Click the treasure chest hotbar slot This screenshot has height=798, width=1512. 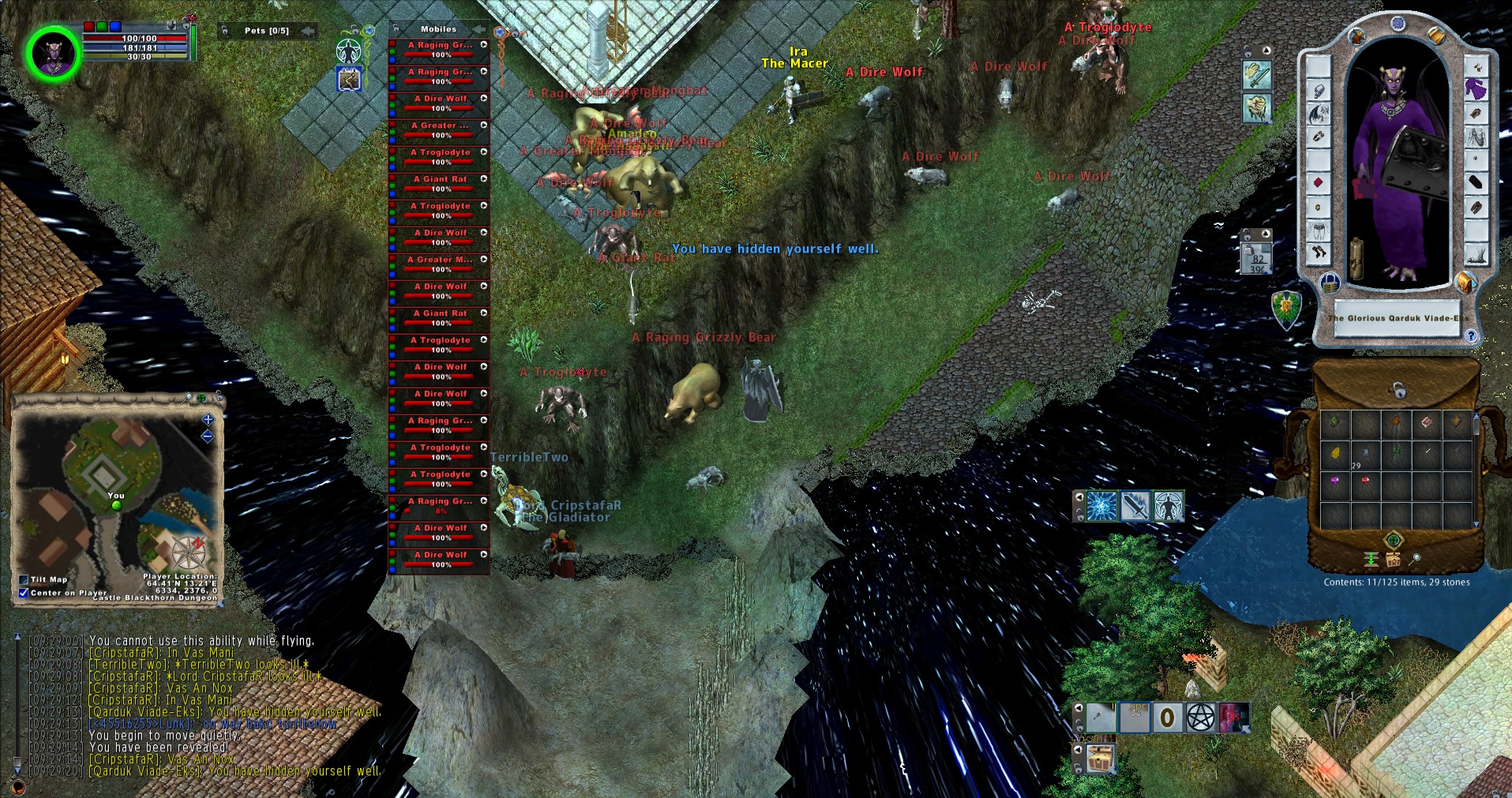(1101, 759)
